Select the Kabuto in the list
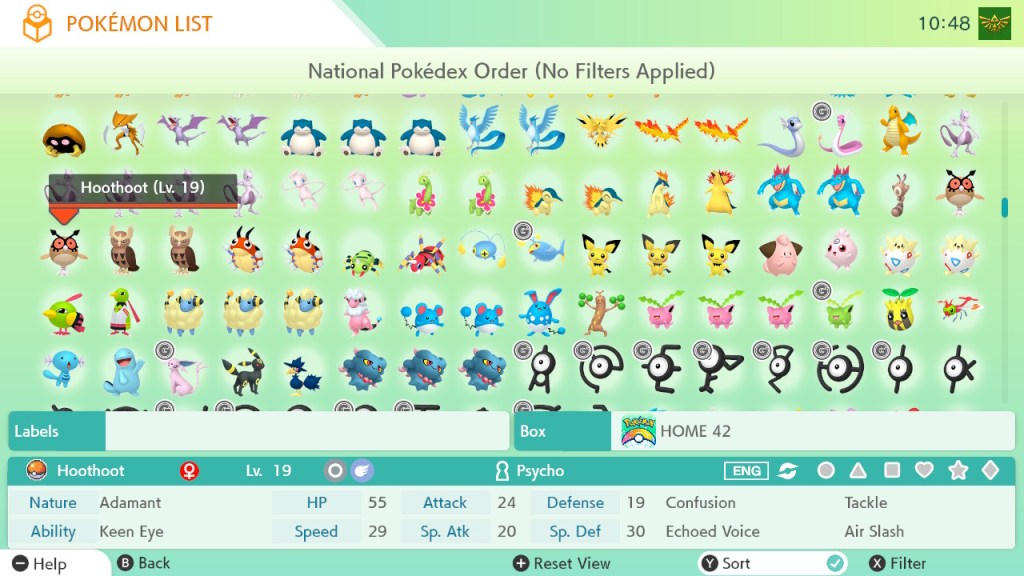The image size is (1024, 576). click(x=63, y=138)
